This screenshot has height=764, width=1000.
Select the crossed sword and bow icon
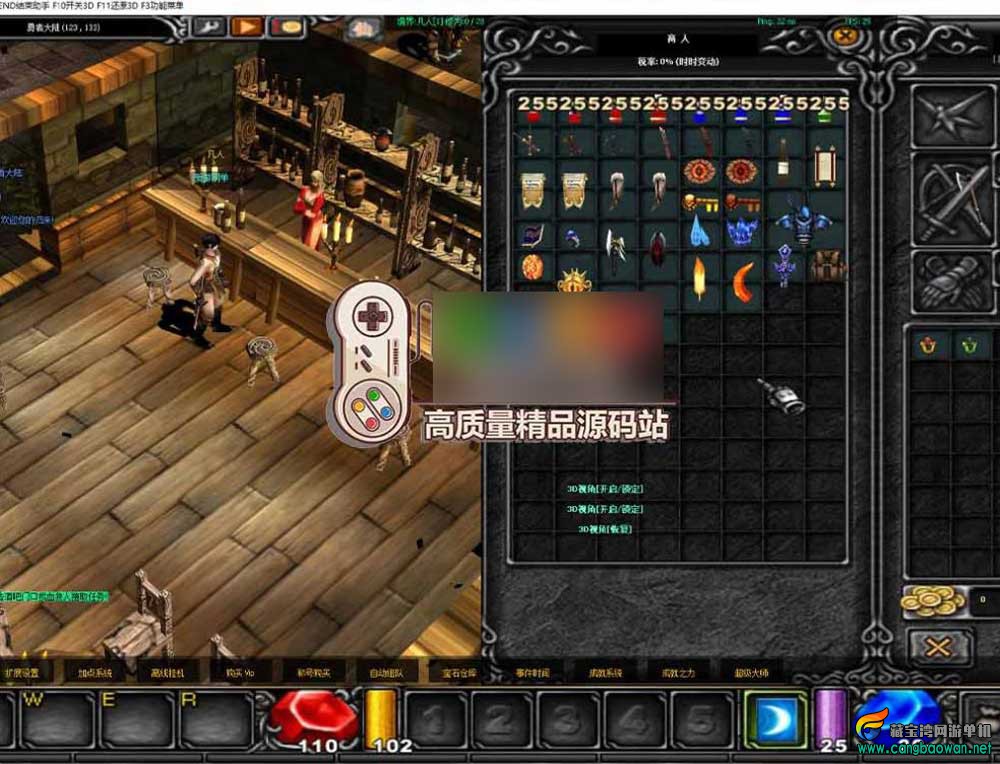pyautogui.click(x=952, y=202)
